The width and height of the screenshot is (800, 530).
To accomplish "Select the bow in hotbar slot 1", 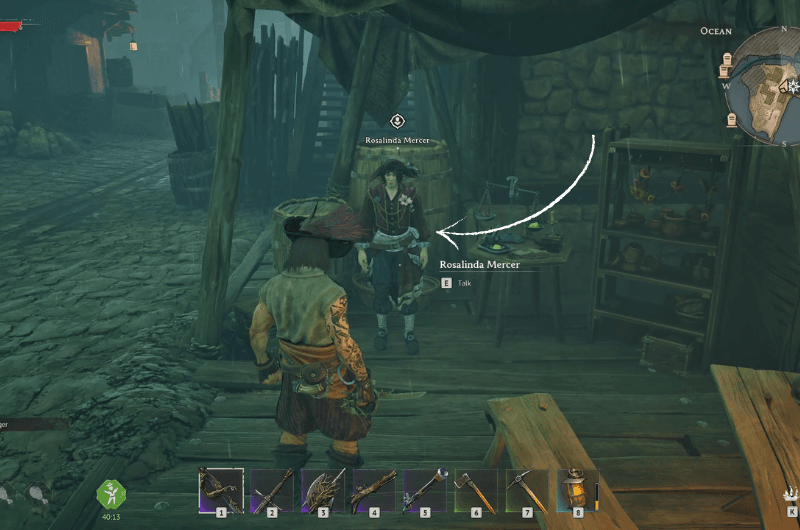I will 221,490.
